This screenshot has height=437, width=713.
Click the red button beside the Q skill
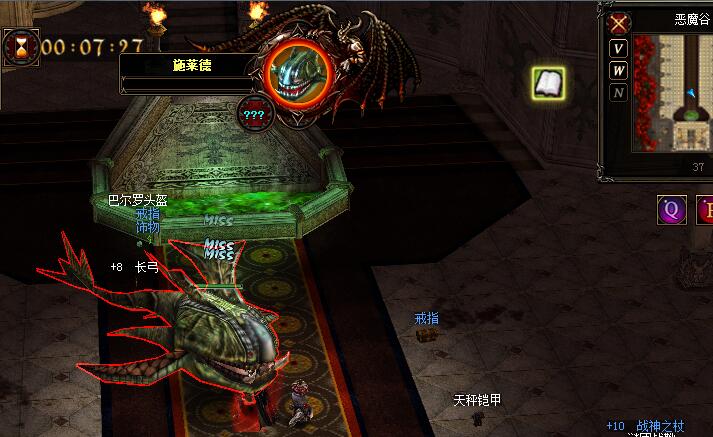[x=705, y=210]
